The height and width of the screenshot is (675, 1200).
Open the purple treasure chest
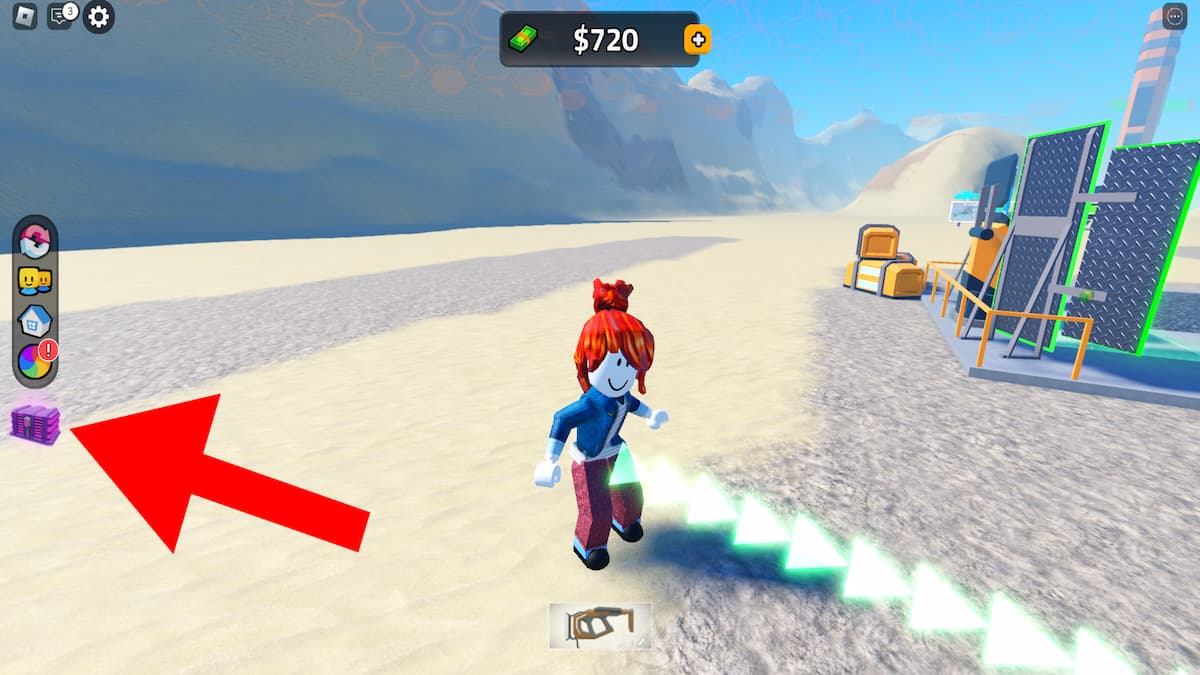[35, 423]
